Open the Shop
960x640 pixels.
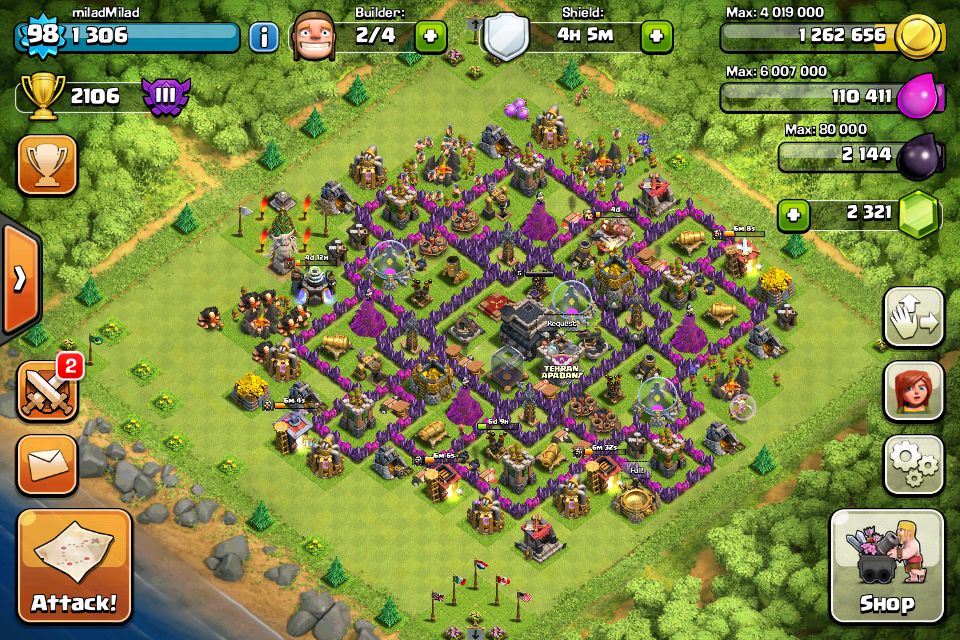pos(886,565)
